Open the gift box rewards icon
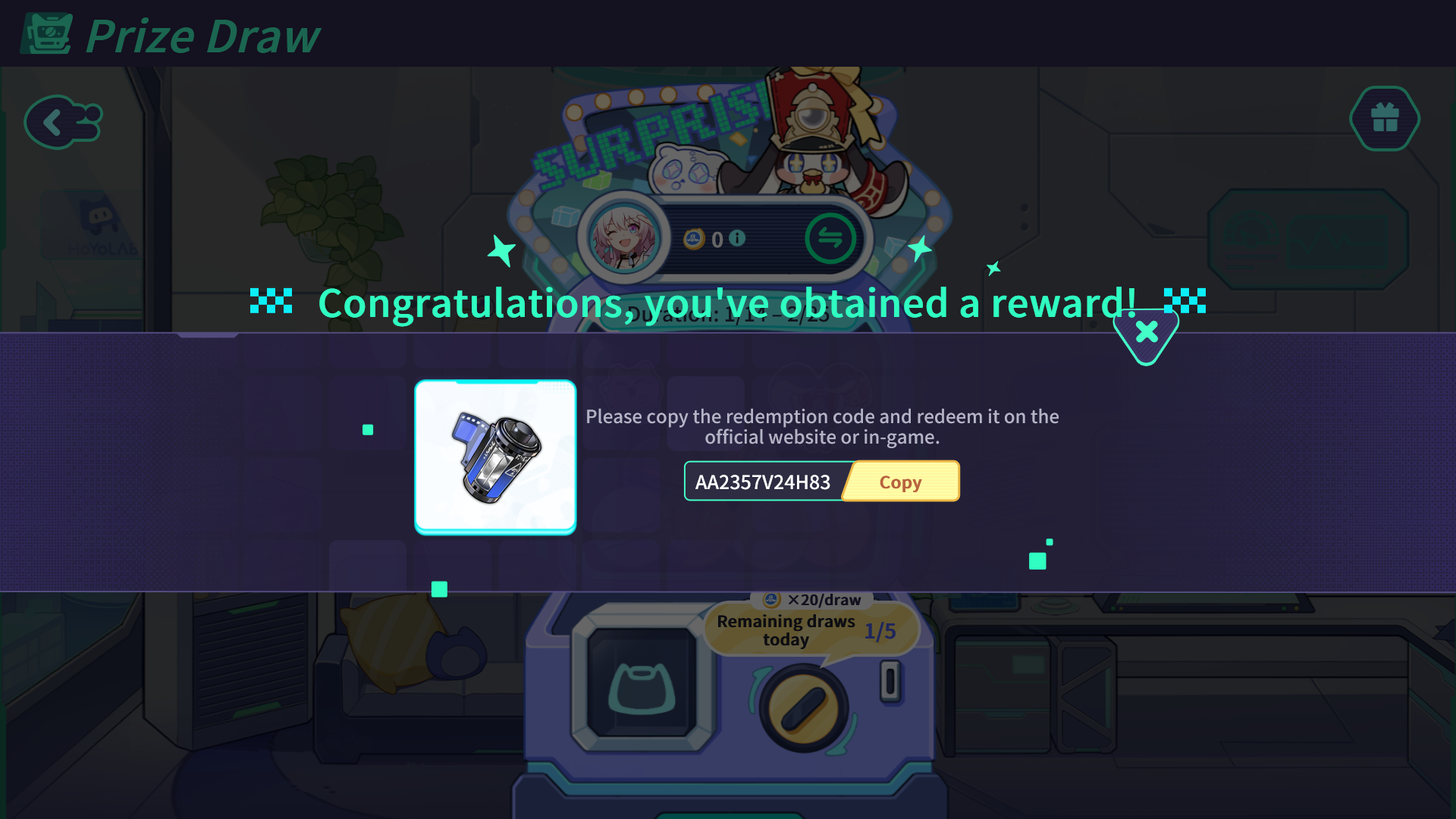1456x819 pixels. point(1384,119)
